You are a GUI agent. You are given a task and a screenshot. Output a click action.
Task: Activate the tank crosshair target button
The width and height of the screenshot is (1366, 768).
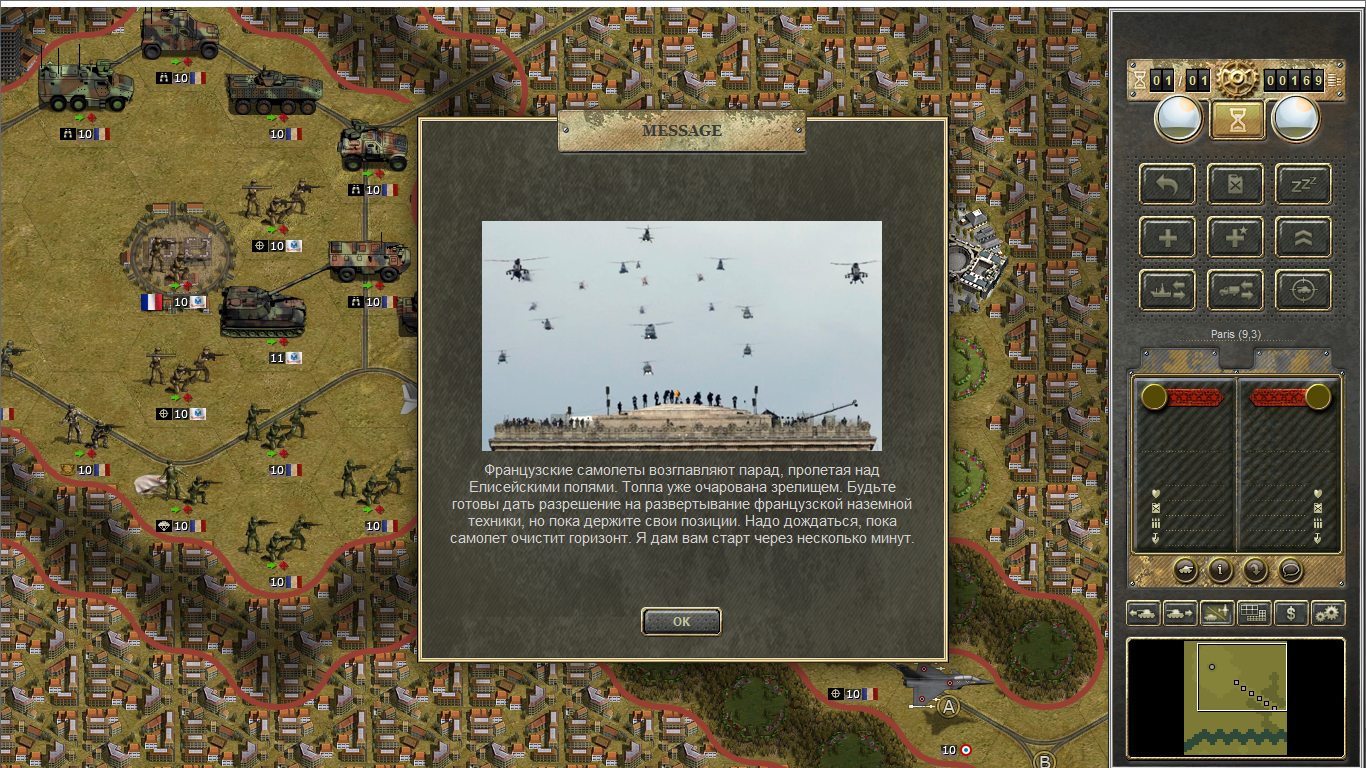coord(1303,290)
